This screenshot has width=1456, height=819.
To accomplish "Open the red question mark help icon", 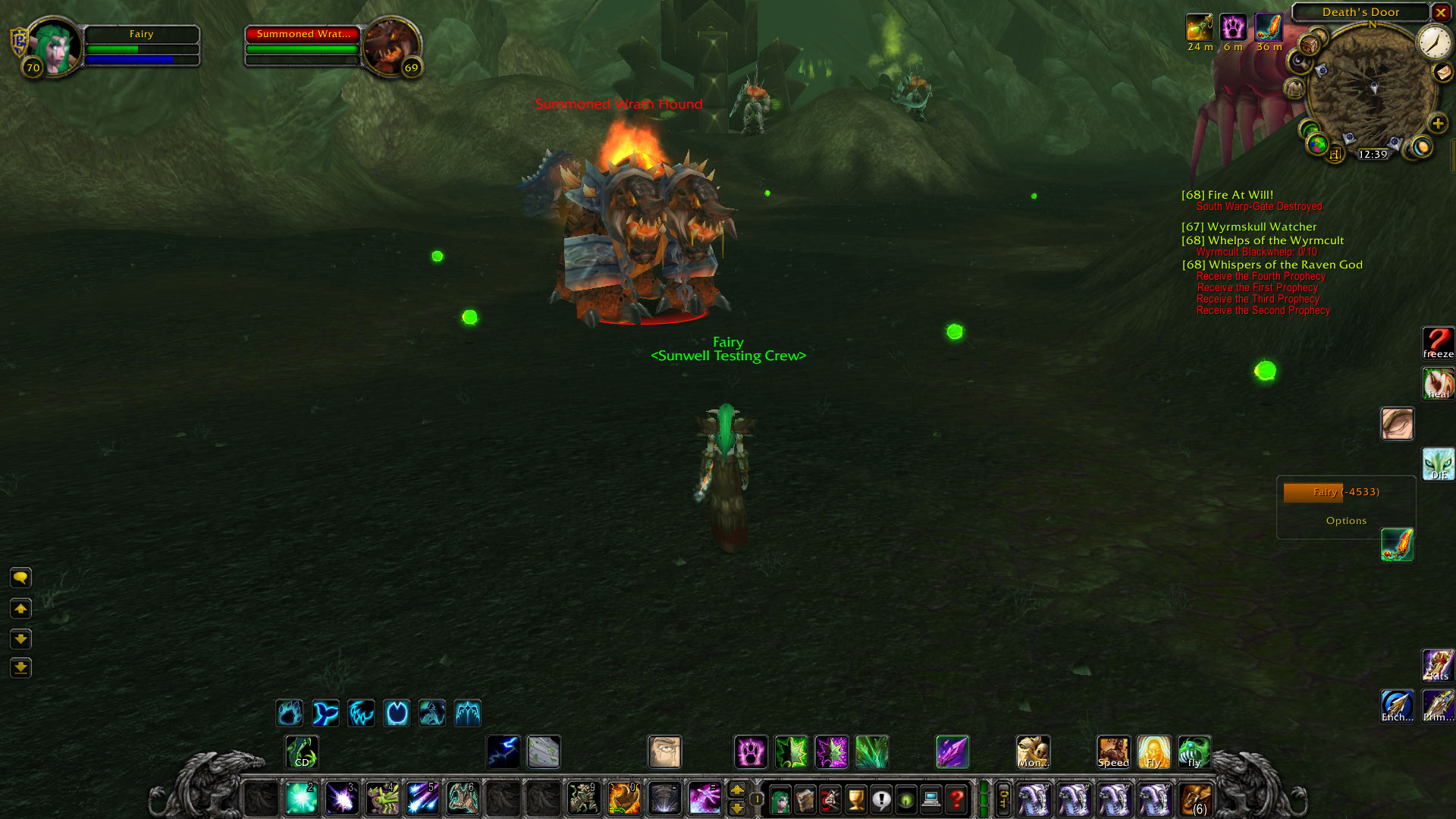I will pyautogui.click(x=957, y=800).
